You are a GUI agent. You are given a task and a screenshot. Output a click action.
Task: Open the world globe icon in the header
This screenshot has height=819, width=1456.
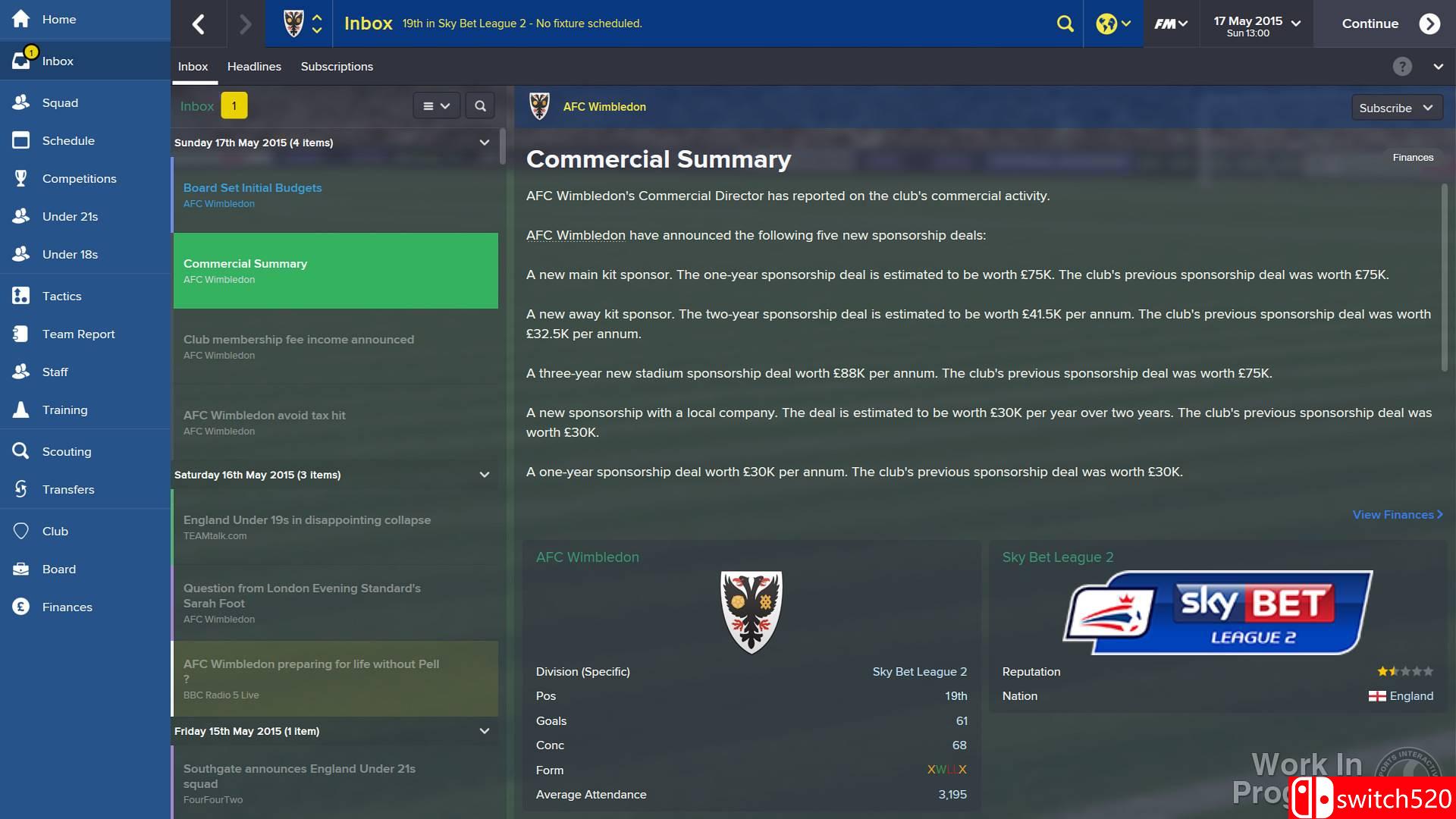1106,24
